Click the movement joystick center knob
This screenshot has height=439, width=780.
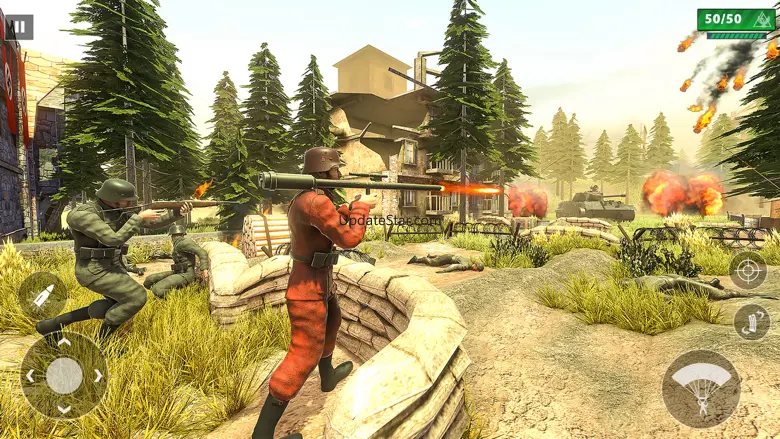tap(64, 375)
